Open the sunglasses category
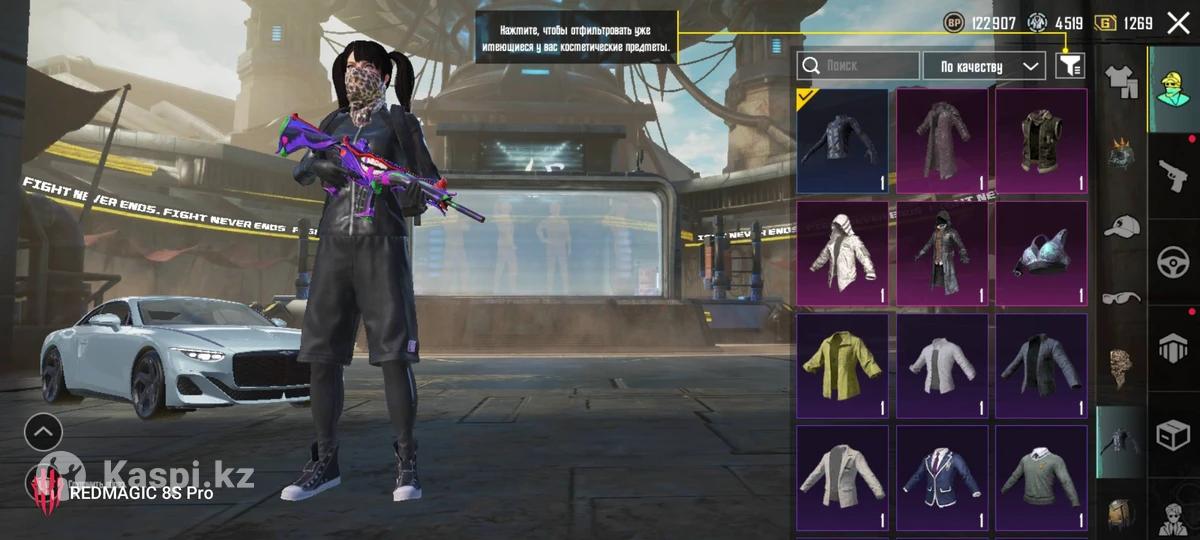 (x=1121, y=297)
